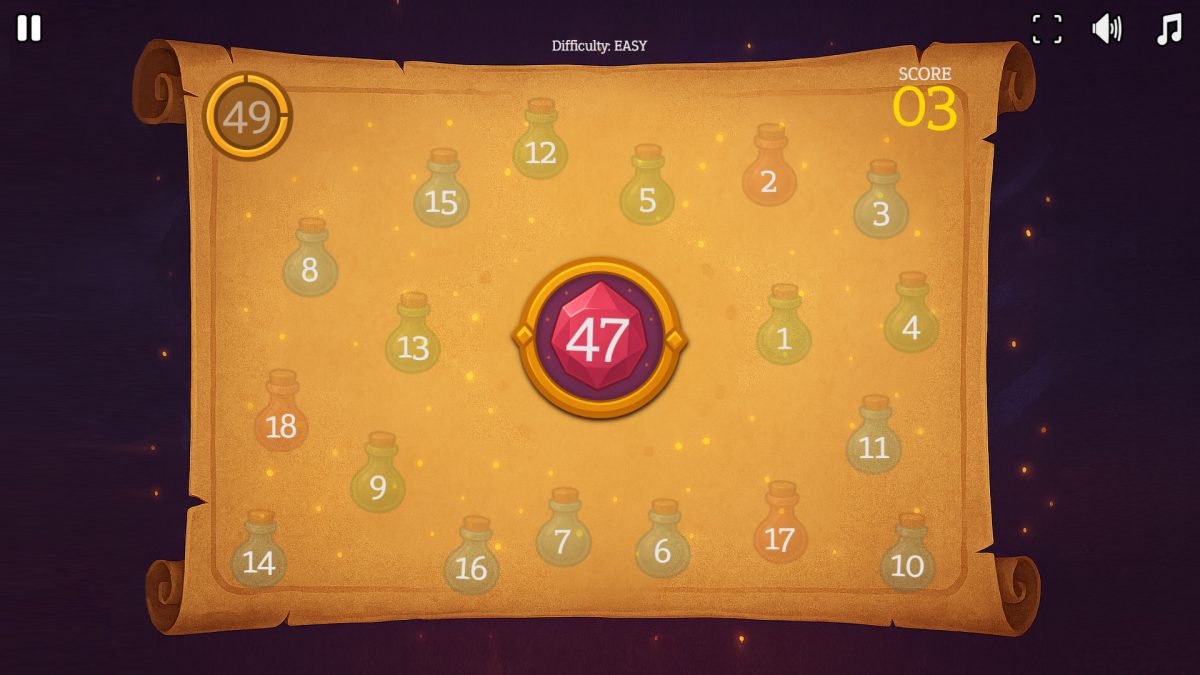Select the potion numbered 12
Screen dimensions: 1200x675
pos(540,145)
